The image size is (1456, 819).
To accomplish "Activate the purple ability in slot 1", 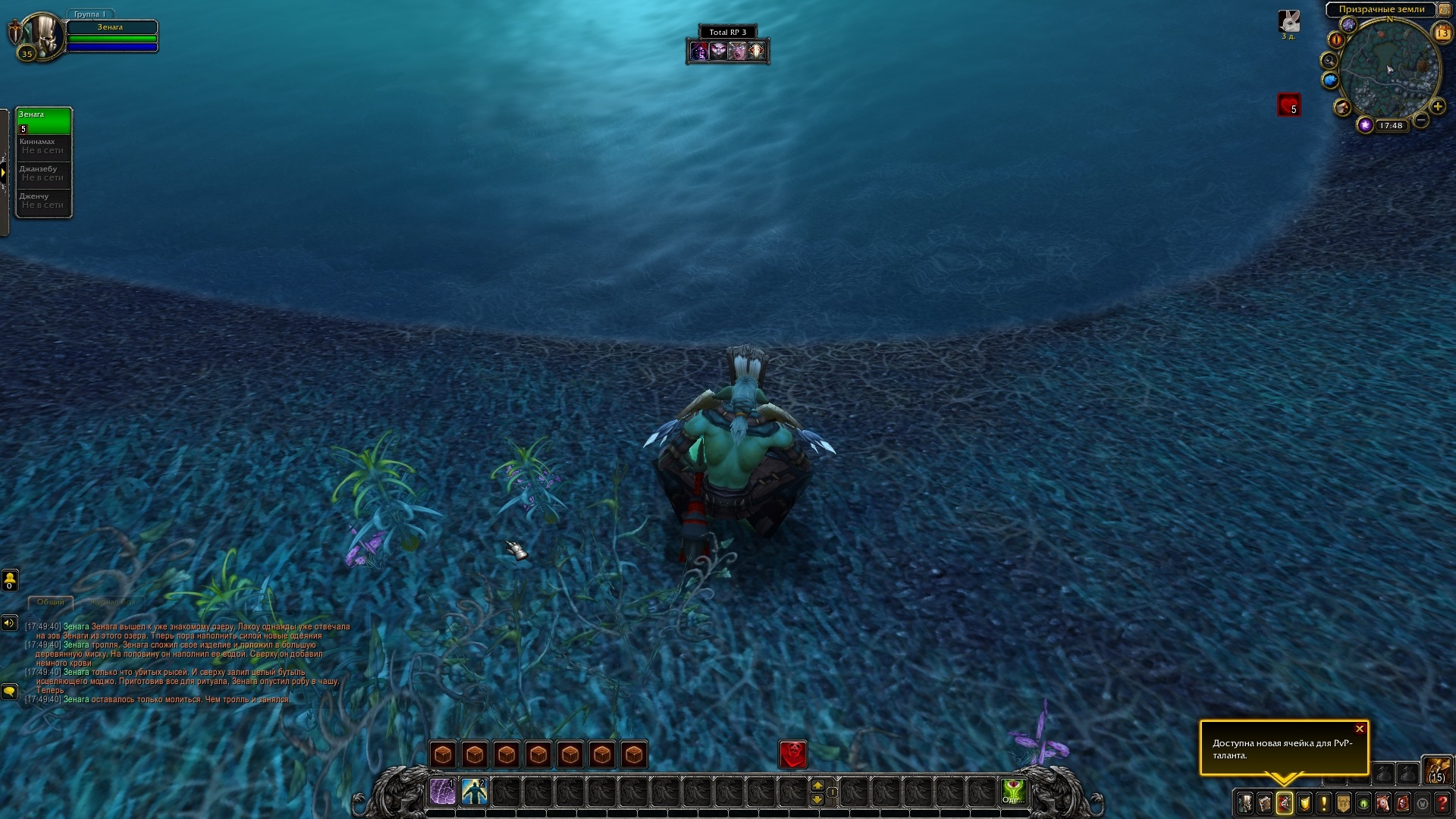I will 443,792.
